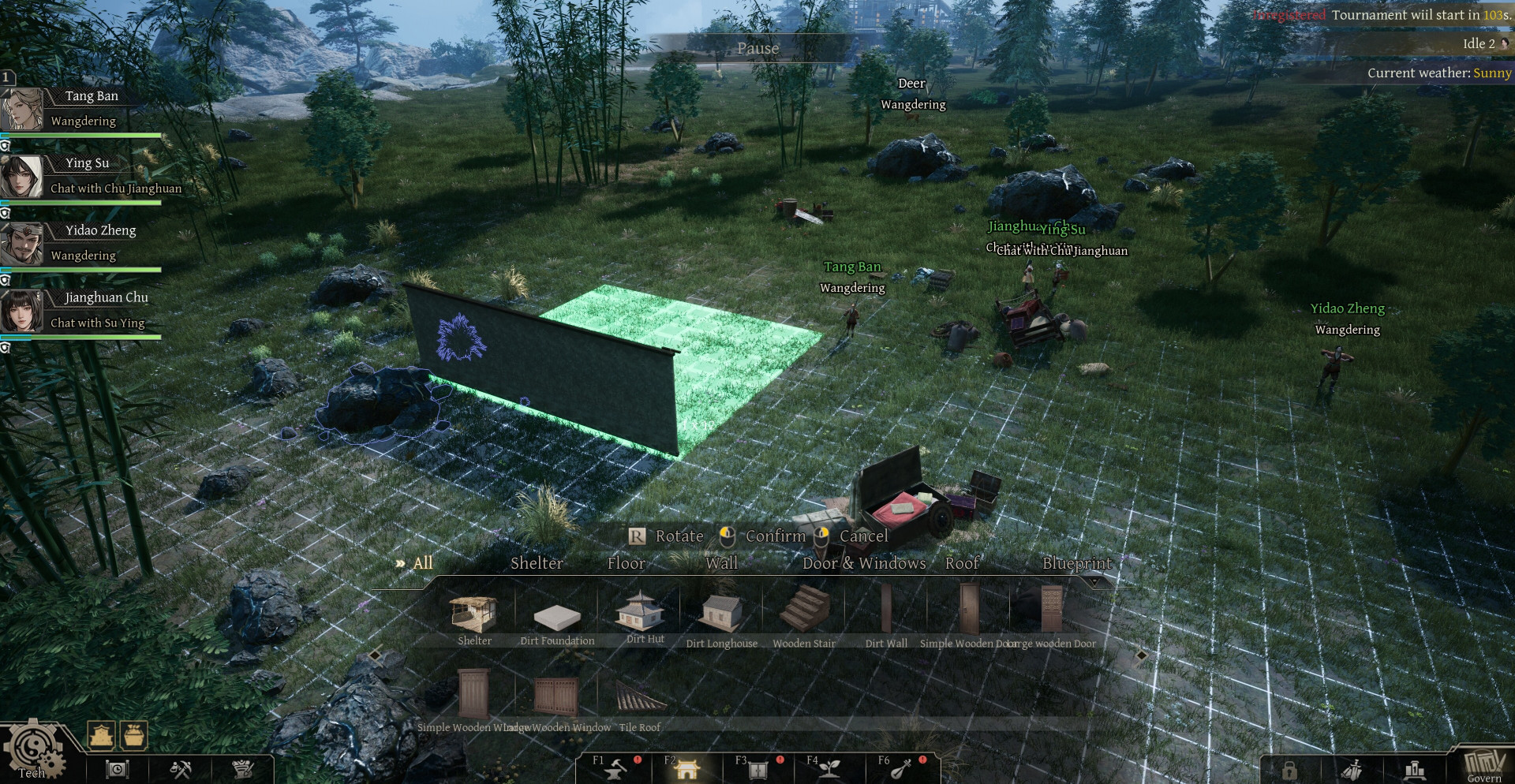Open the F4 sprout planting toolbar button
Screen dimensions: 1515x784
click(829, 767)
